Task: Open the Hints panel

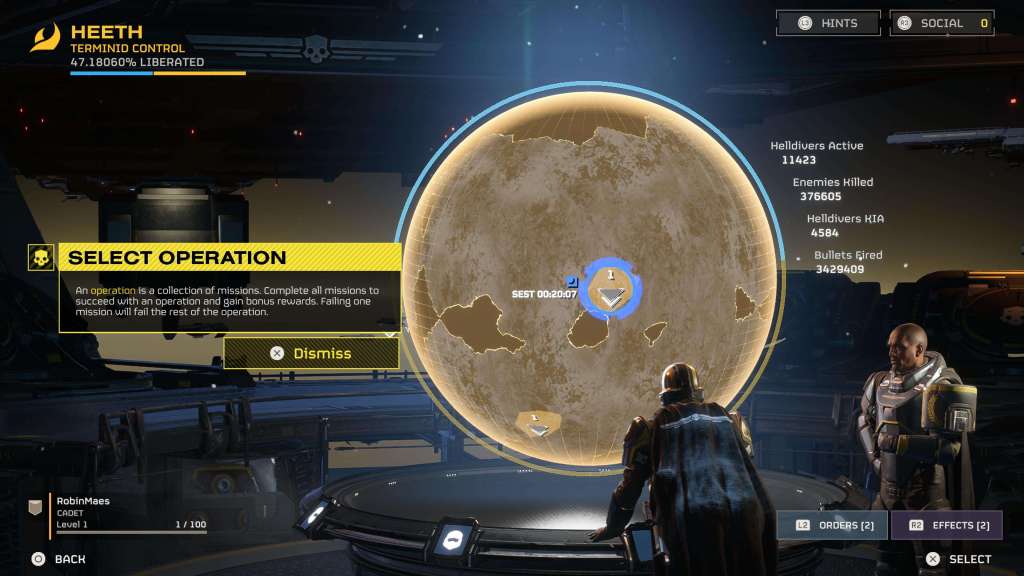Action: [x=828, y=23]
